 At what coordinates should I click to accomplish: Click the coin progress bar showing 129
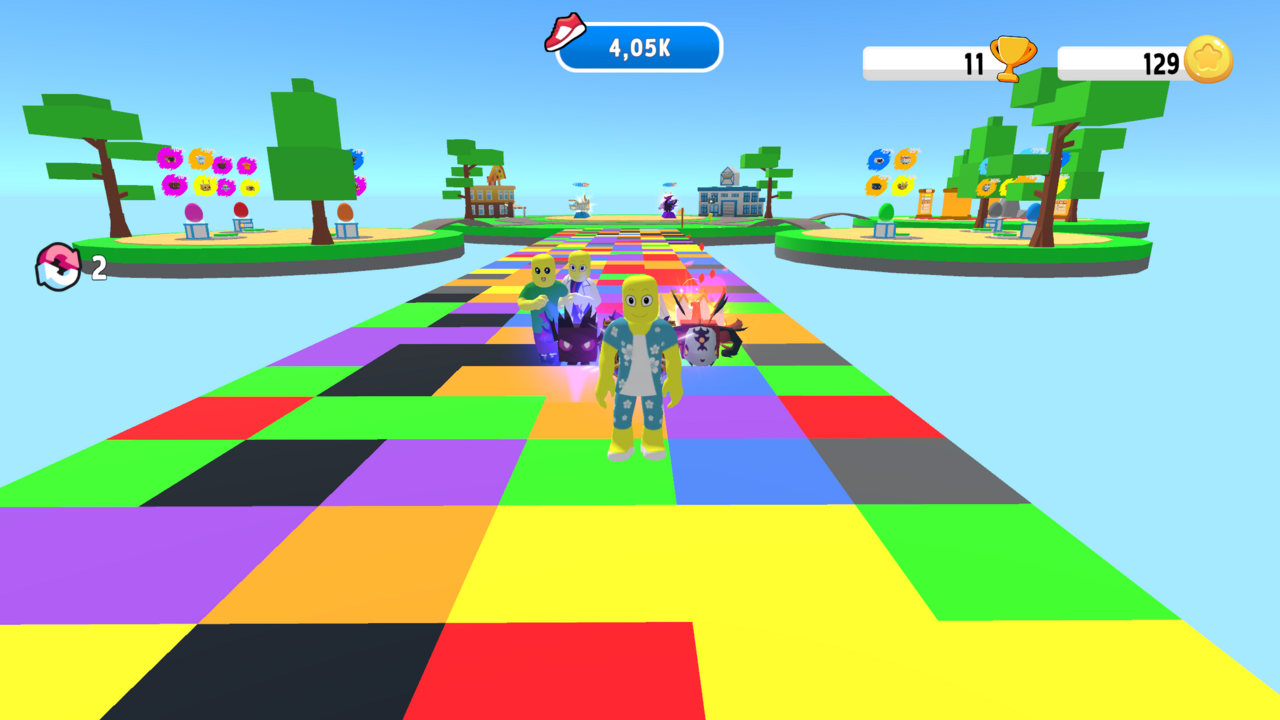tap(1130, 62)
